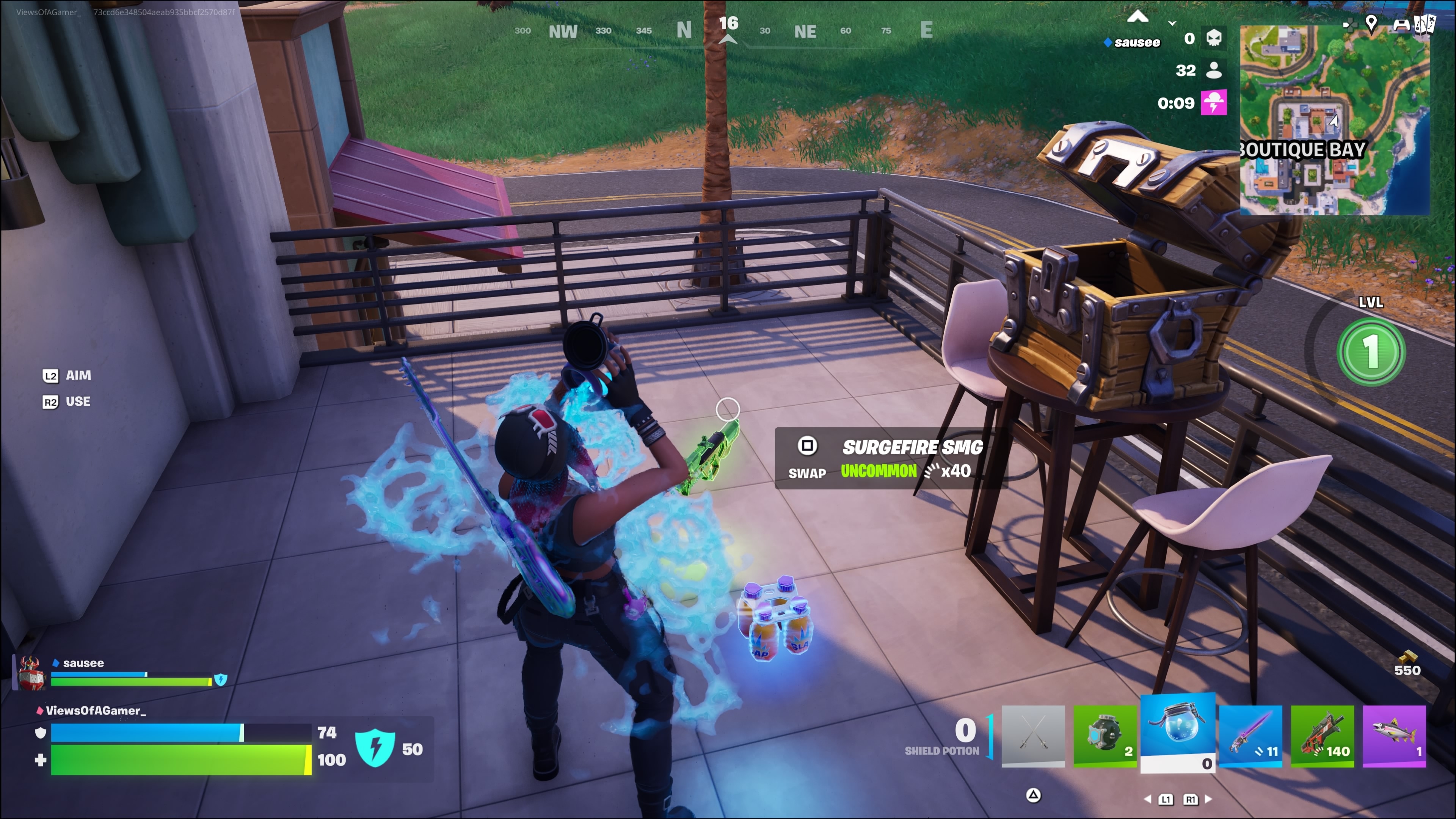1456x819 pixels.
Task: Click the players remaining person icon
Action: point(1213,70)
